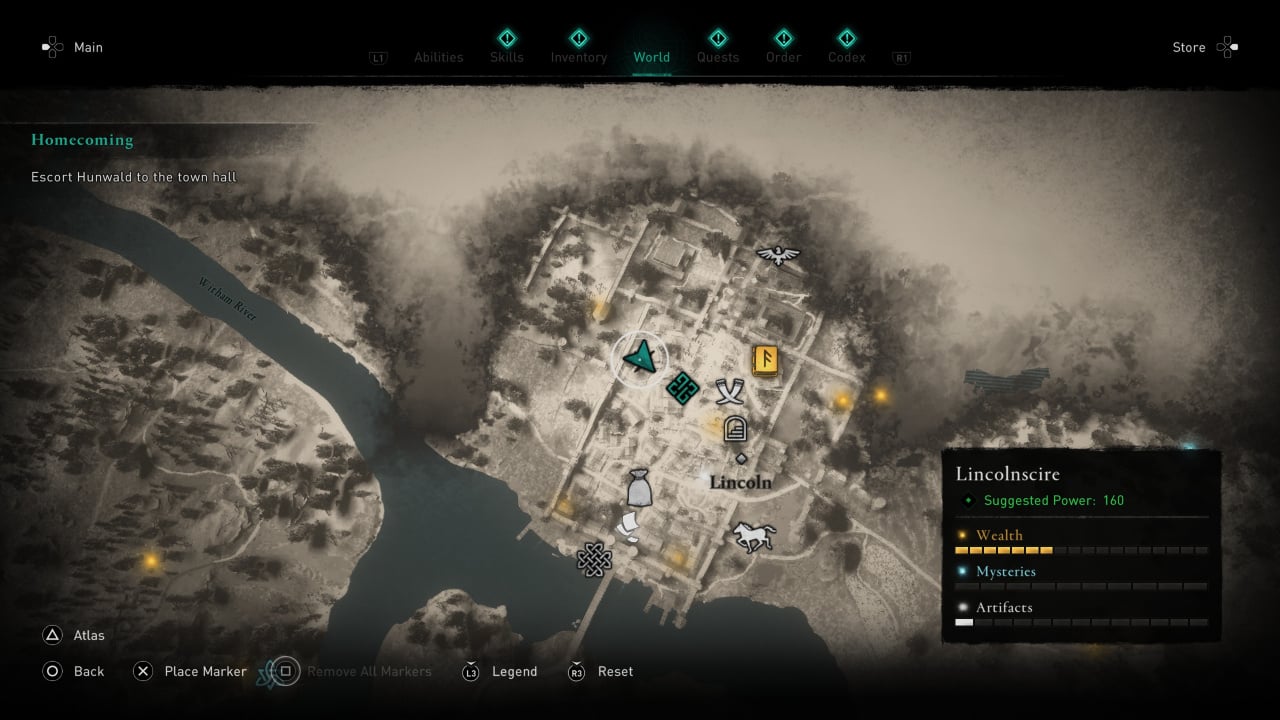Viewport: 1280px width, 720px height.
Task: Pick the teal quest objective marker
Action: (682, 387)
